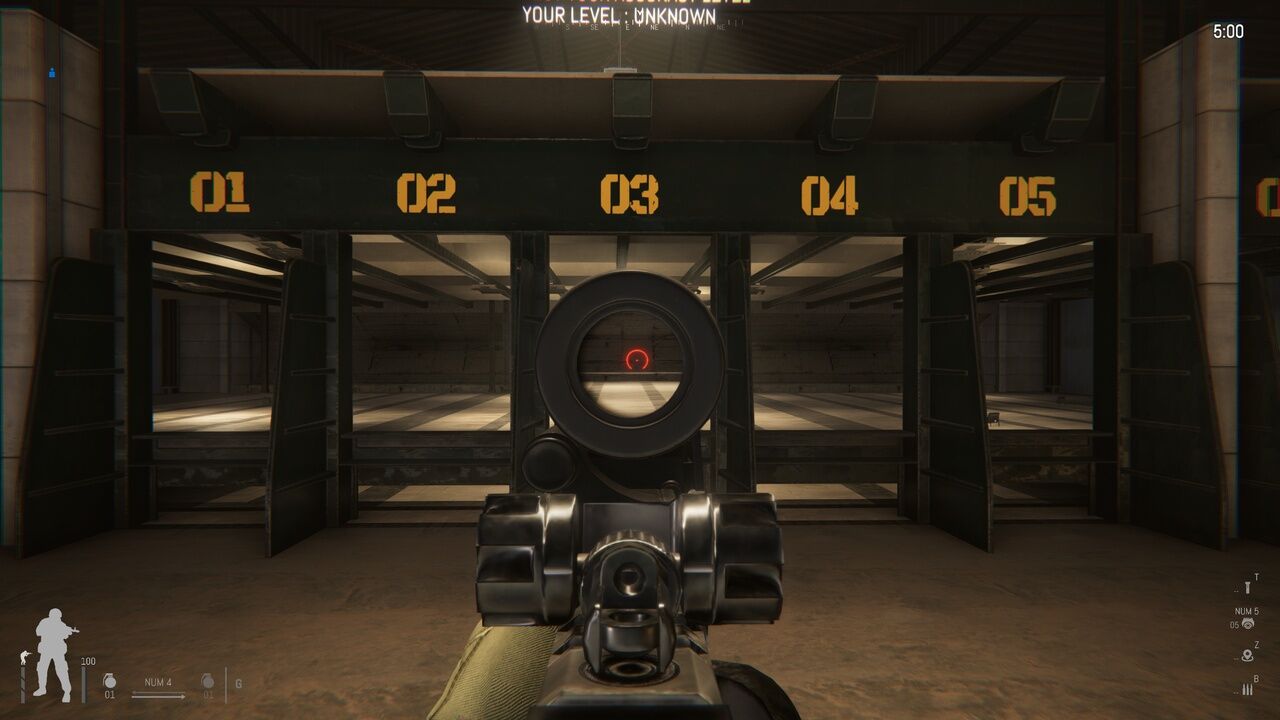
Task: Select the small crouched soldier posture icon
Action: point(24,656)
